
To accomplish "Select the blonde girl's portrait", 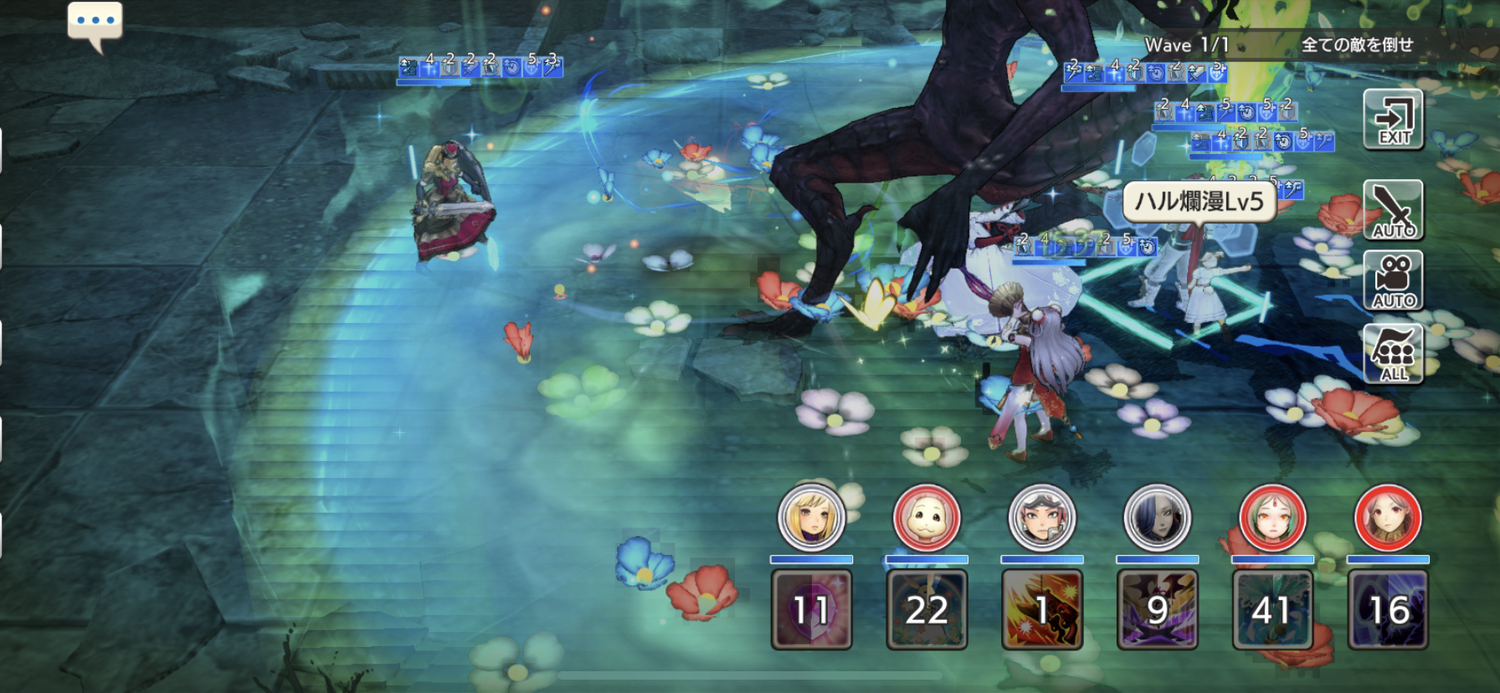I will [811, 518].
